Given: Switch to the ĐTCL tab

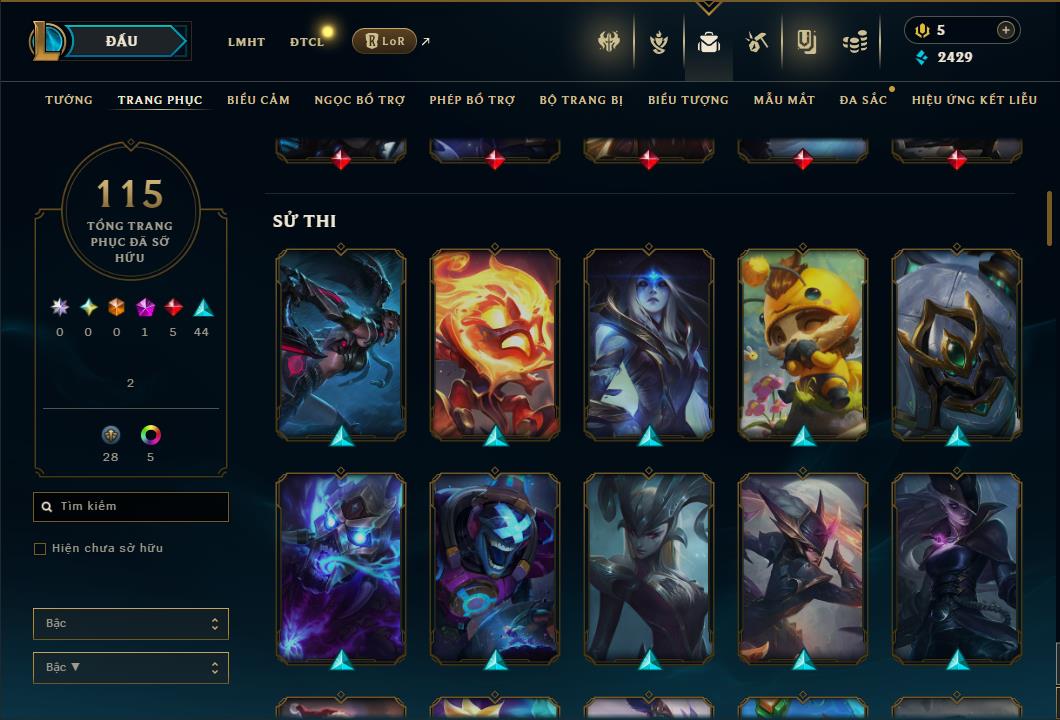Looking at the screenshot, I should [x=307, y=42].
